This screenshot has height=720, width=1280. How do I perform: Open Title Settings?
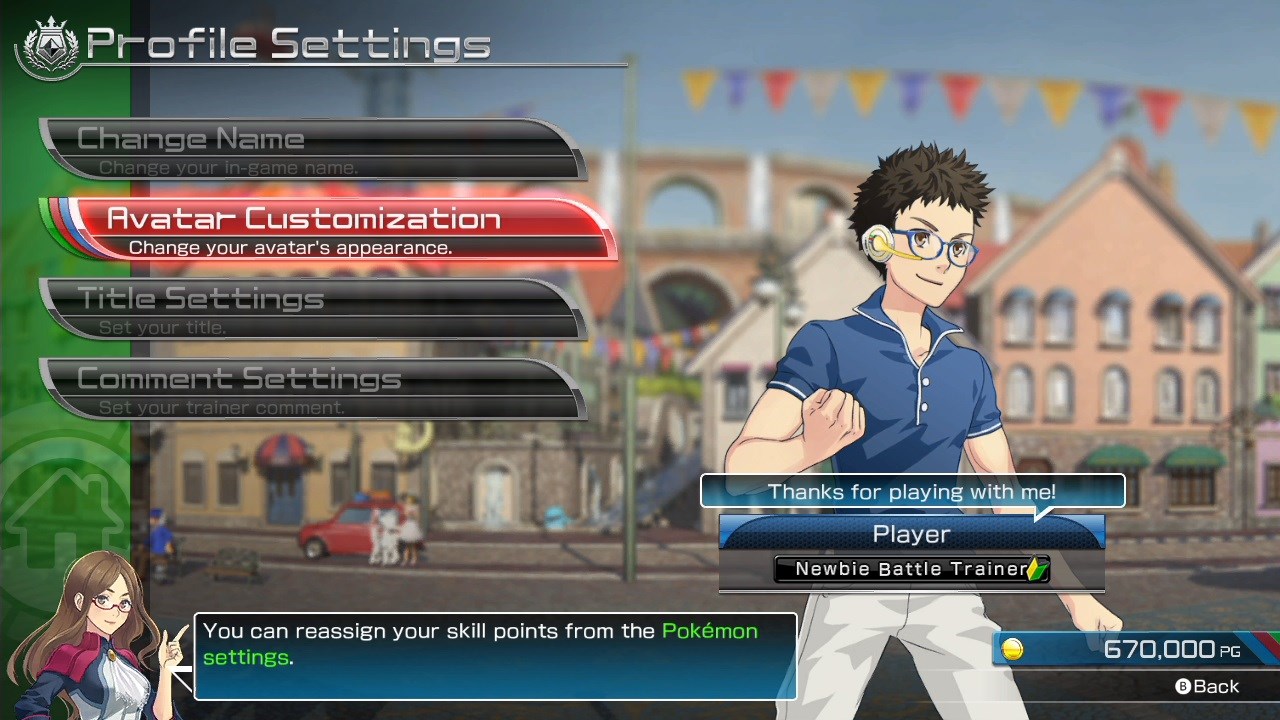310,309
